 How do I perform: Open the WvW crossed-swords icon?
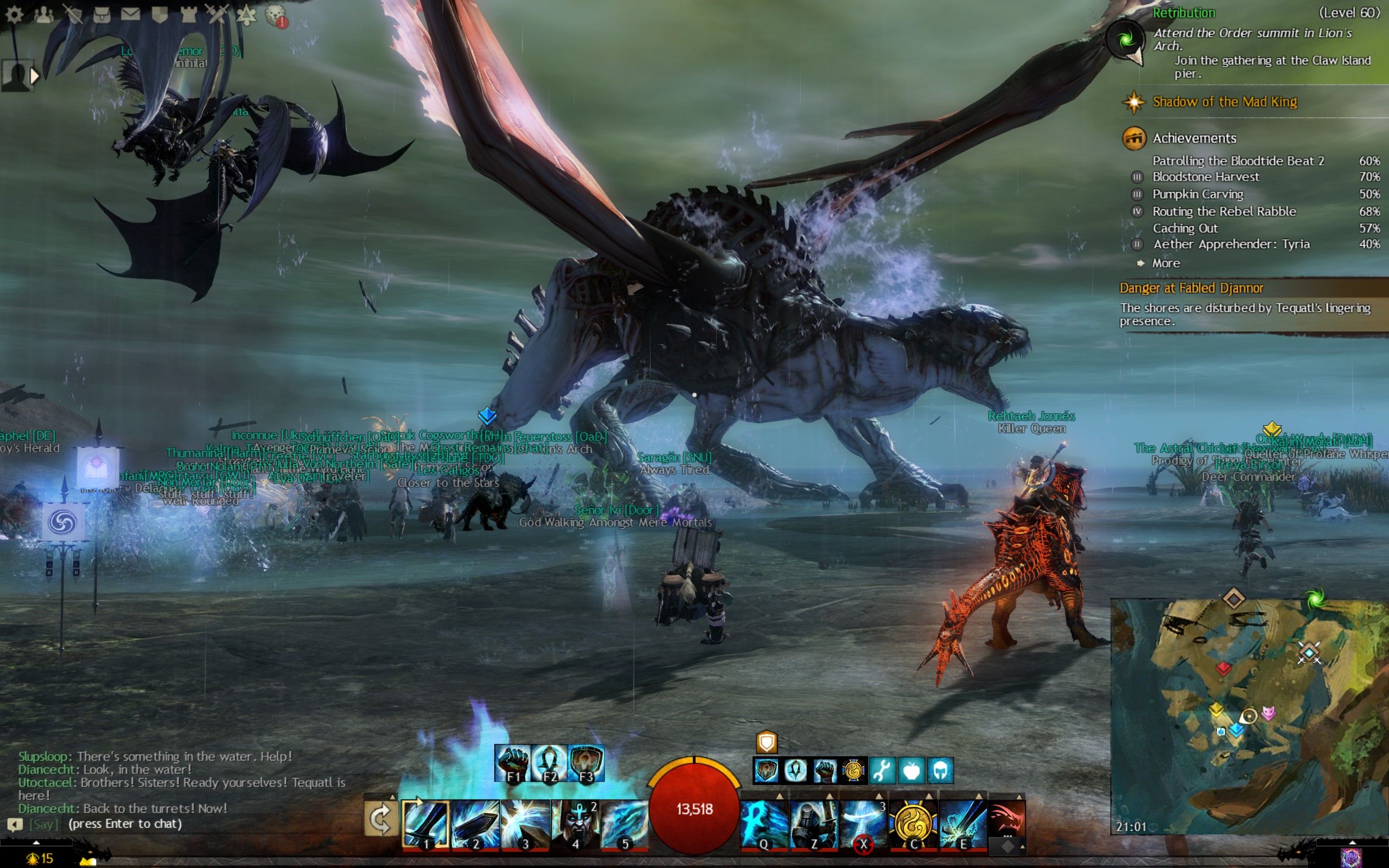click(217, 14)
